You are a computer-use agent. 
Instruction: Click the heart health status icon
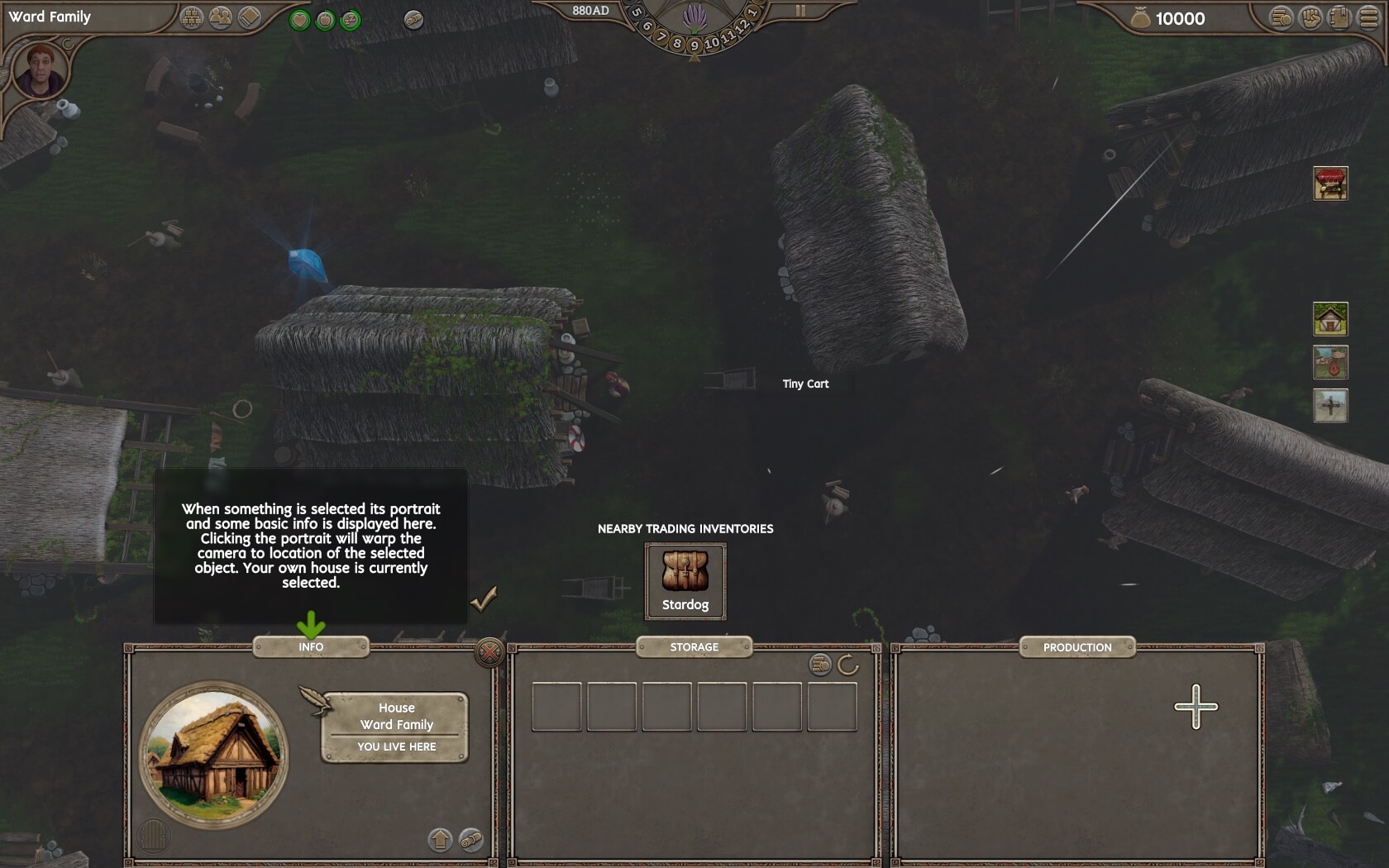pyautogui.click(x=300, y=20)
